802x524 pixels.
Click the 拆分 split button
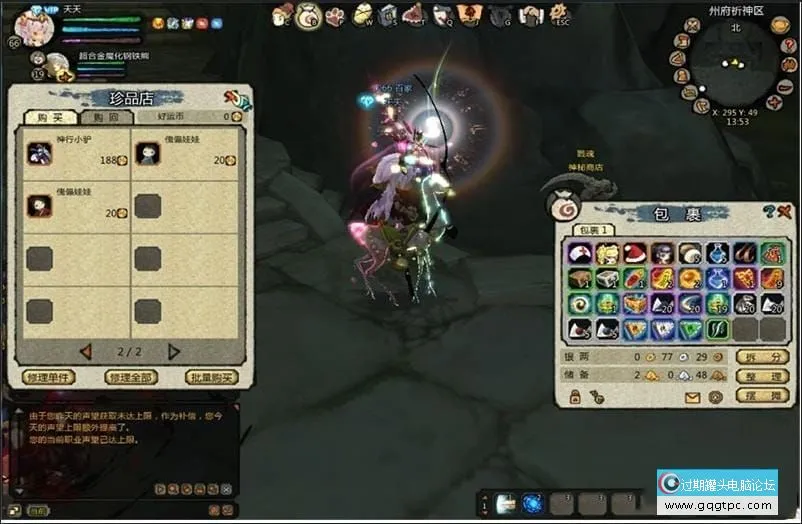pyautogui.click(x=760, y=357)
